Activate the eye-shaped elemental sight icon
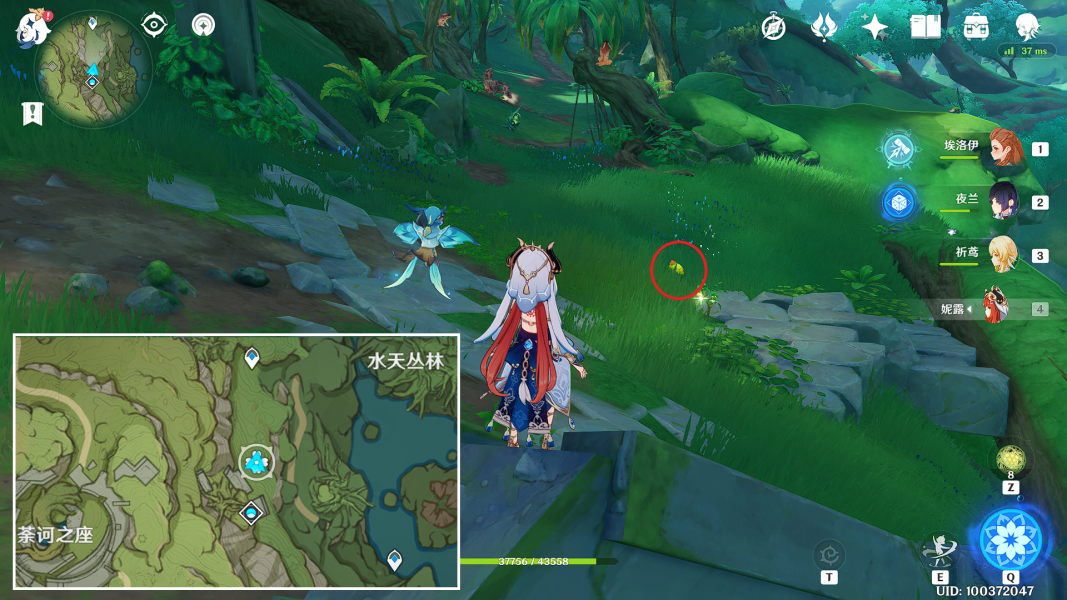The height and width of the screenshot is (600, 1067). [x=154, y=25]
